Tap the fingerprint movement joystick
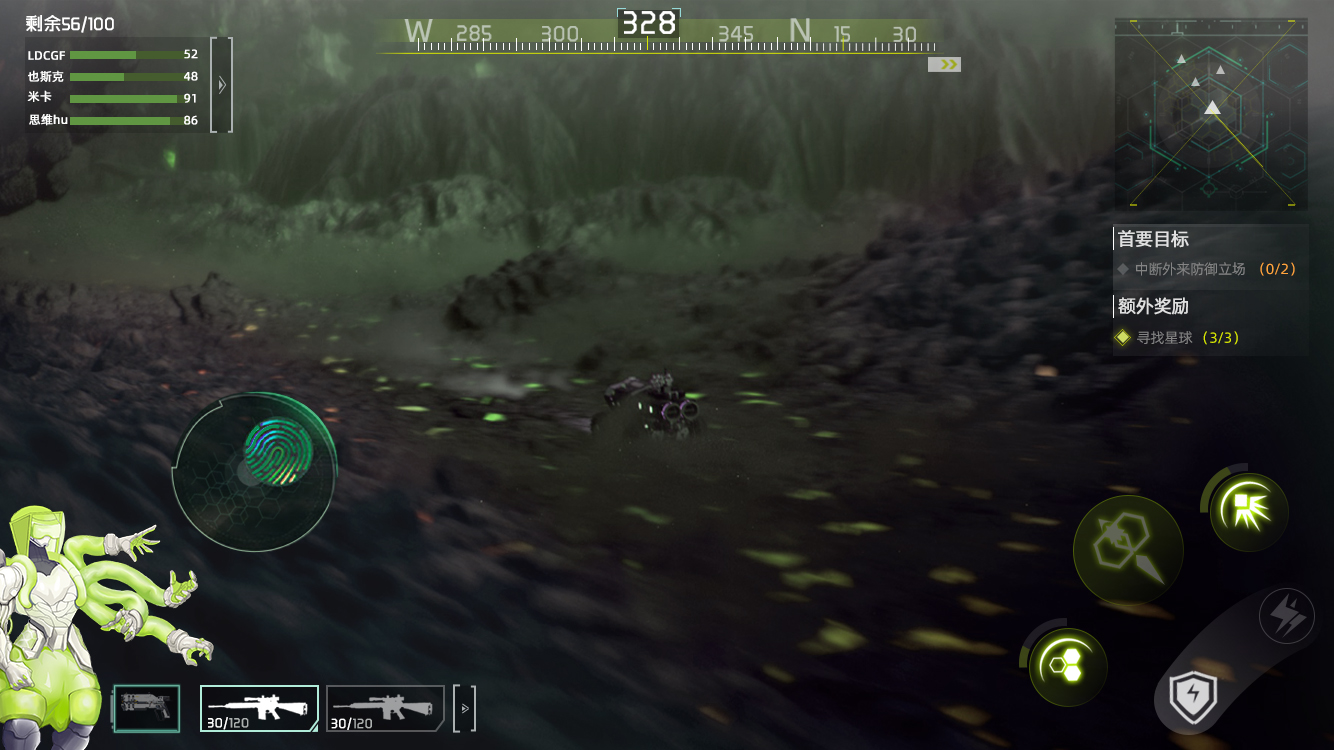The width and height of the screenshot is (1334, 750). point(278,451)
